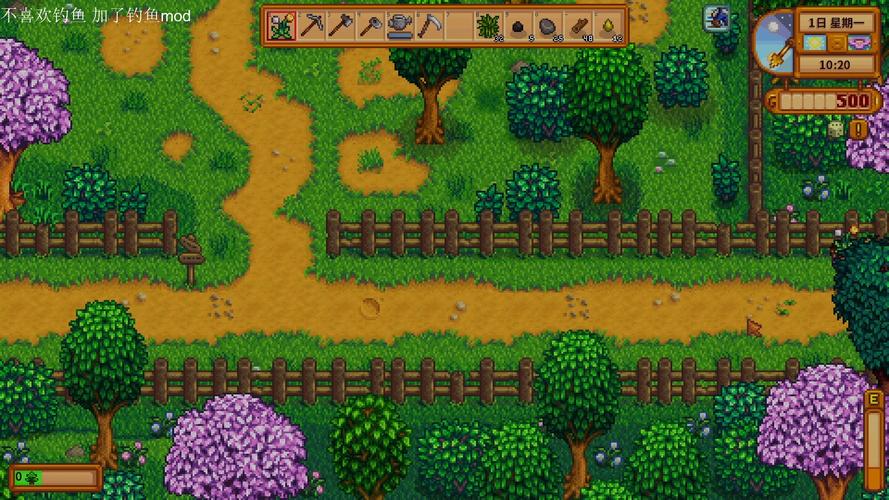889x500 pixels.
Task: Pick the green fiber stack
Action: [x=488, y=25]
